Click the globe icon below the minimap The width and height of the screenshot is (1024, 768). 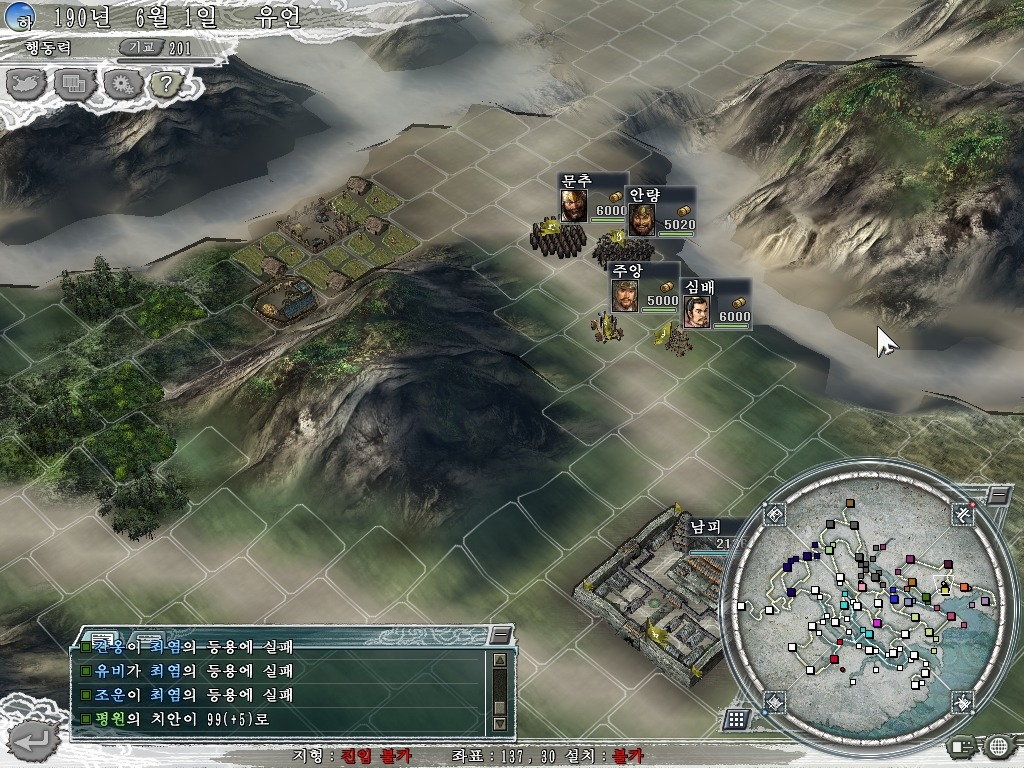pyautogui.click(x=998, y=746)
